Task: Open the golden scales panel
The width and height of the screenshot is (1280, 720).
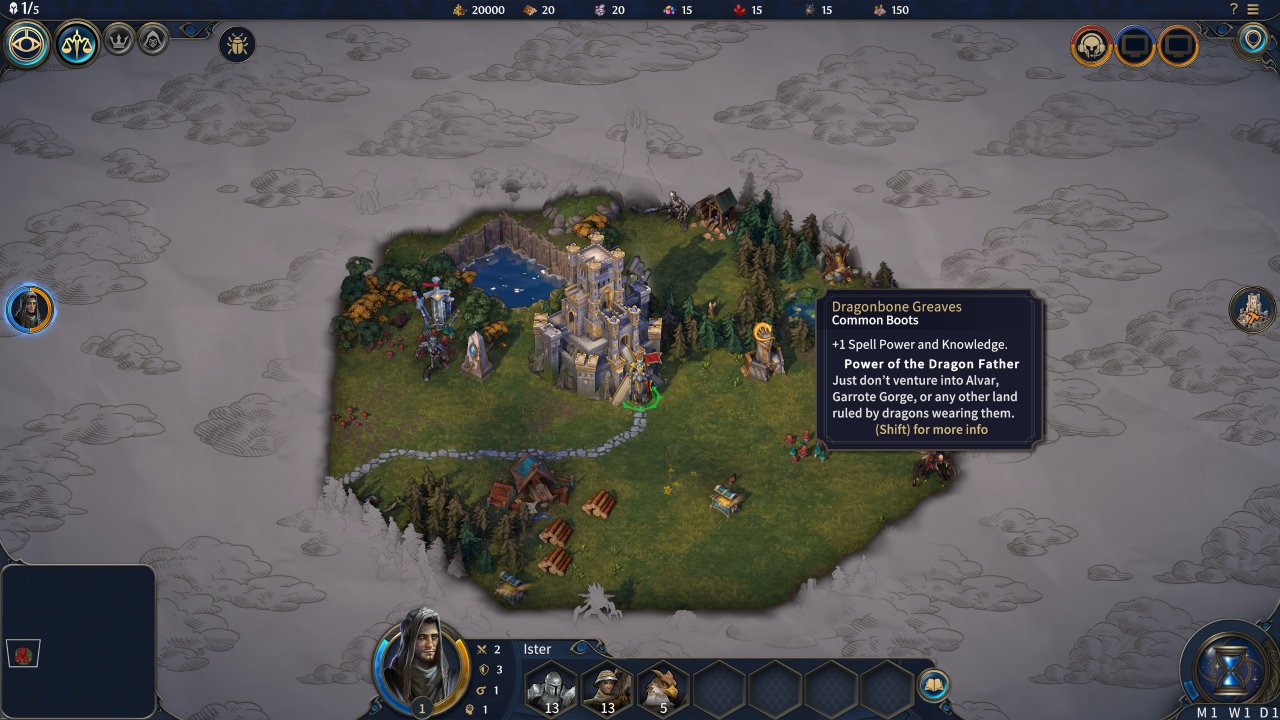Action: click(x=77, y=44)
